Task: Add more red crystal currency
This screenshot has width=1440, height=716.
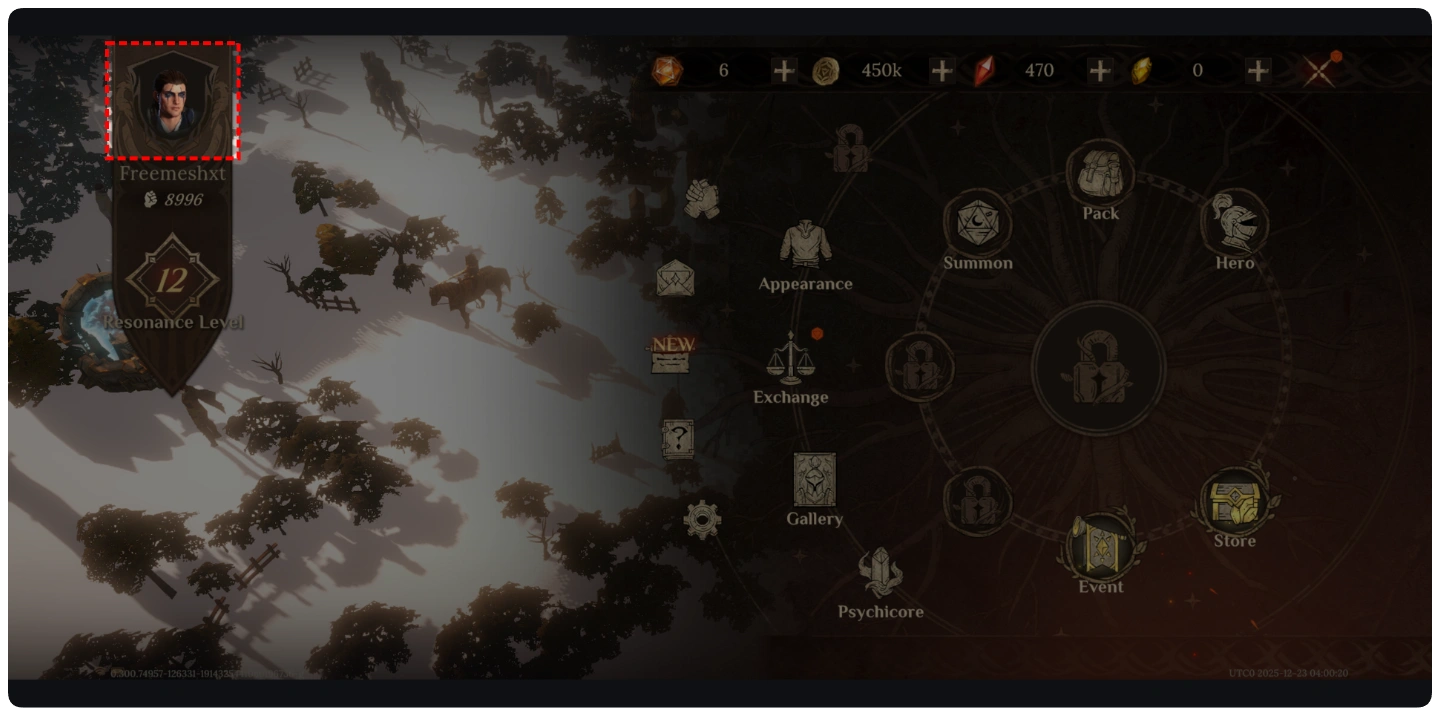Action: [x=1100, y=71]
